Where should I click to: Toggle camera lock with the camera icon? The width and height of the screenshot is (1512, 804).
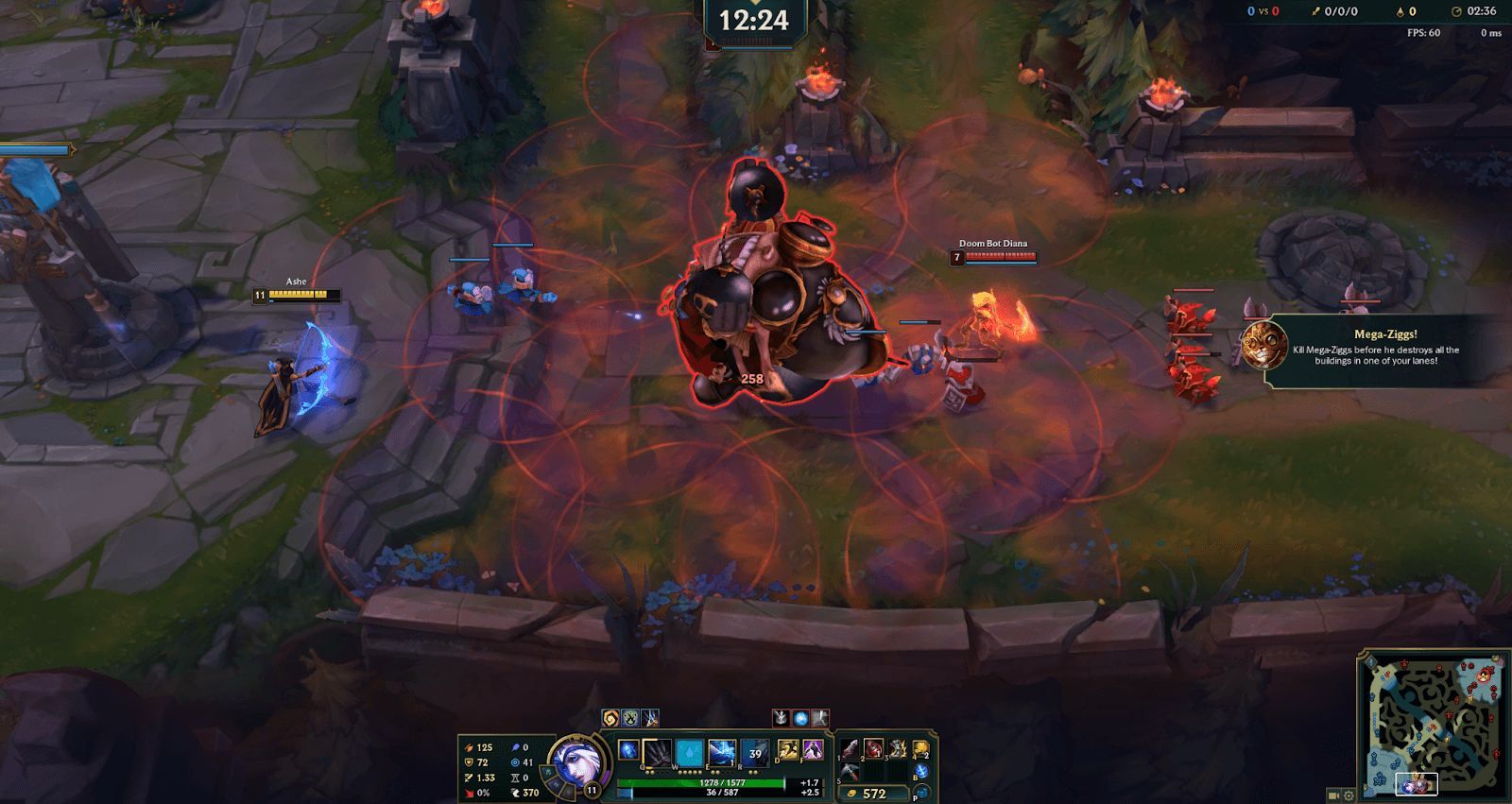point(1333,795)
